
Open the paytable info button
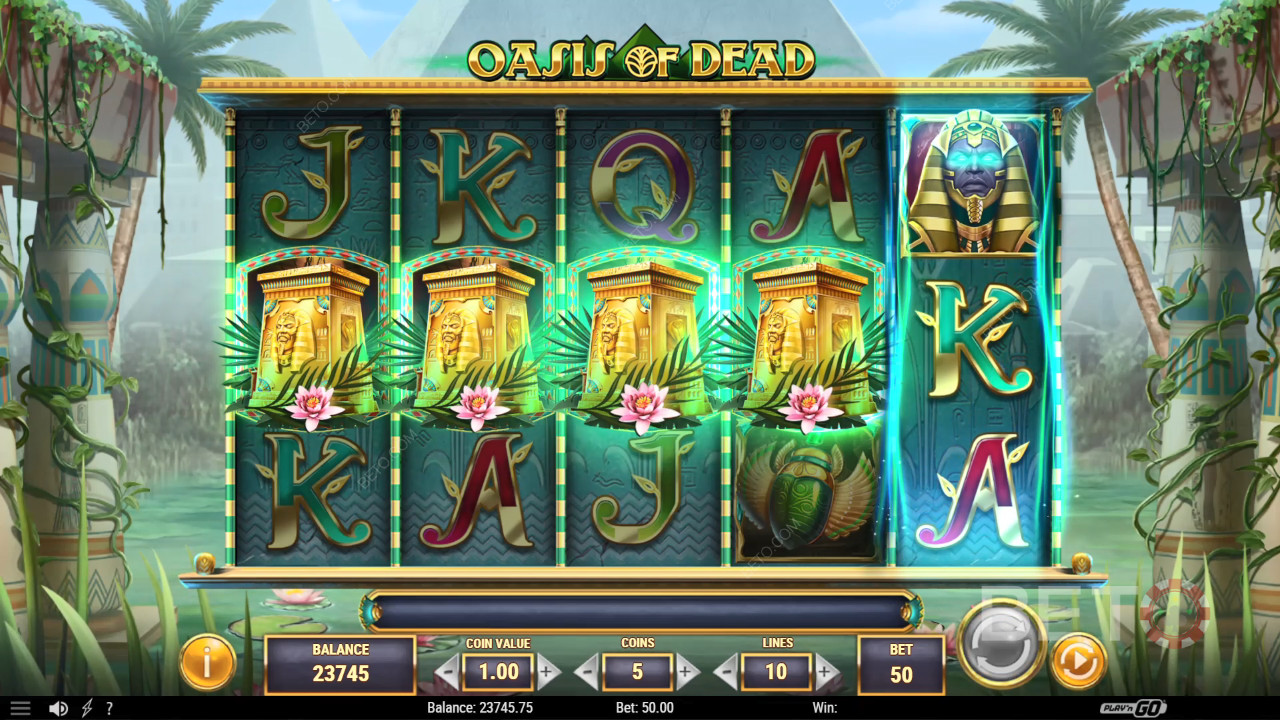(x=208, y=662)
